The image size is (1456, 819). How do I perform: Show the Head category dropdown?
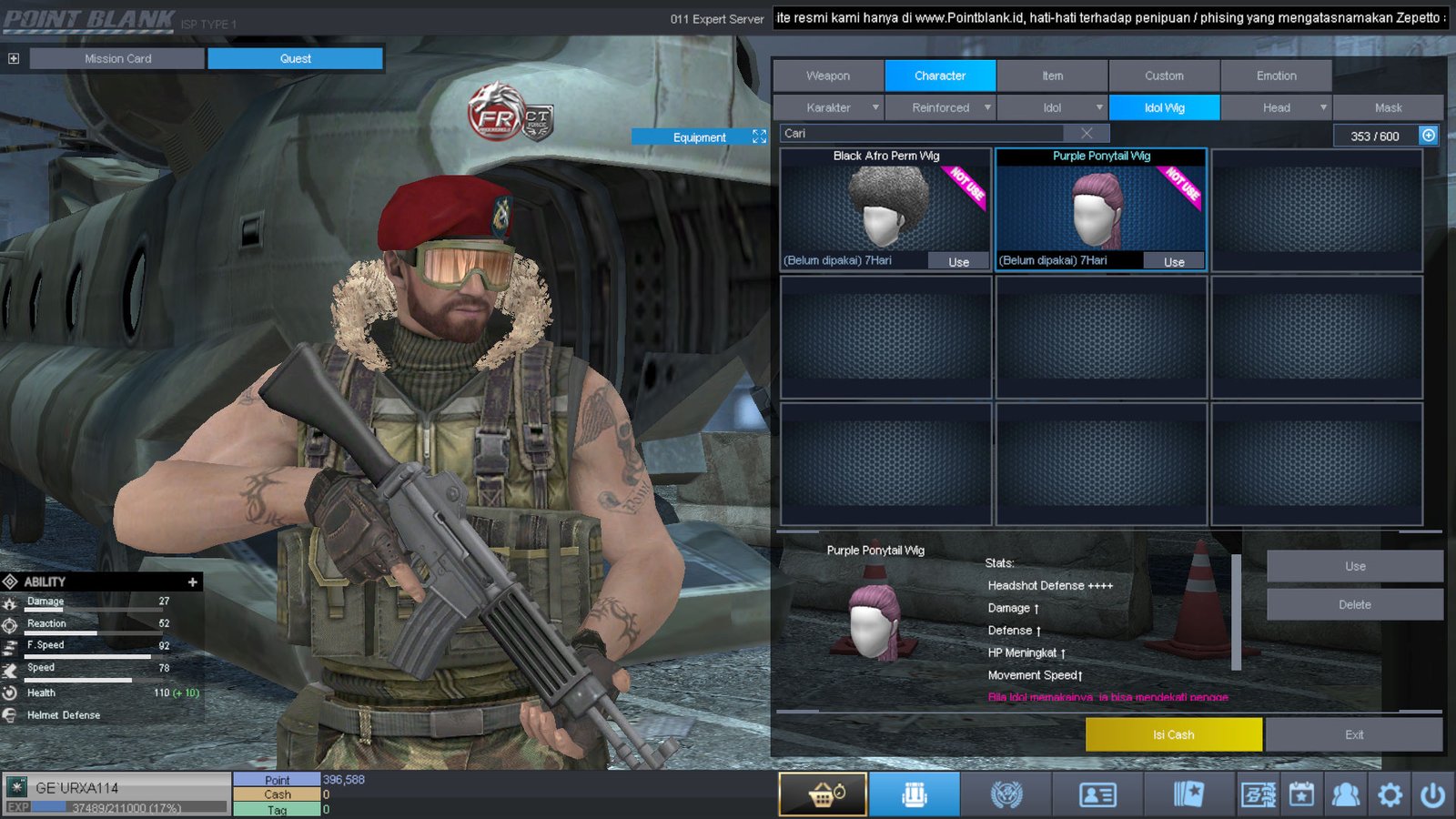pyautogui.click(x=1323, y=107)
